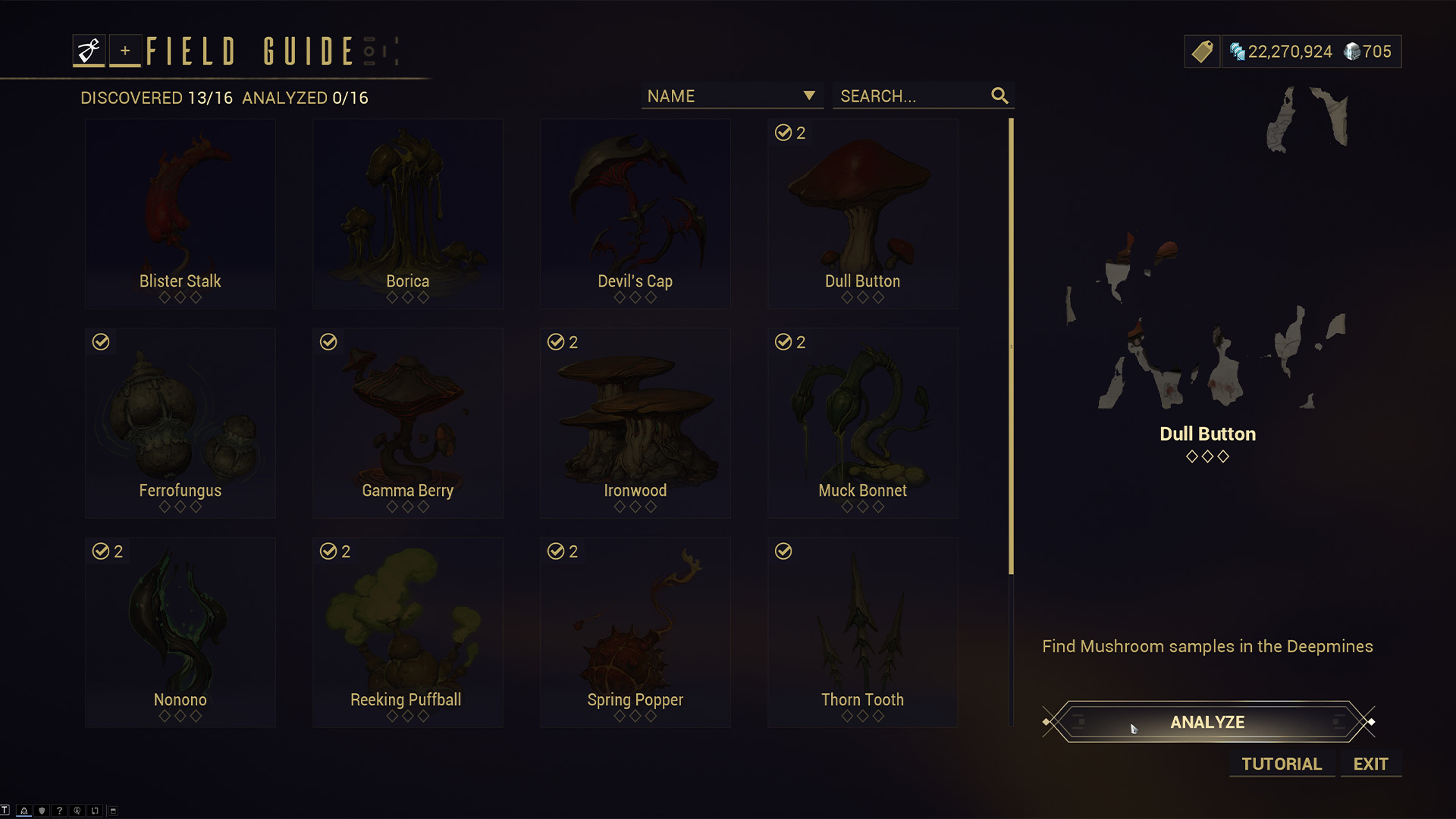Viewport: 1456px width, 819px height.
Task: Click the gold tag icon near credits
Action: 1203,52
